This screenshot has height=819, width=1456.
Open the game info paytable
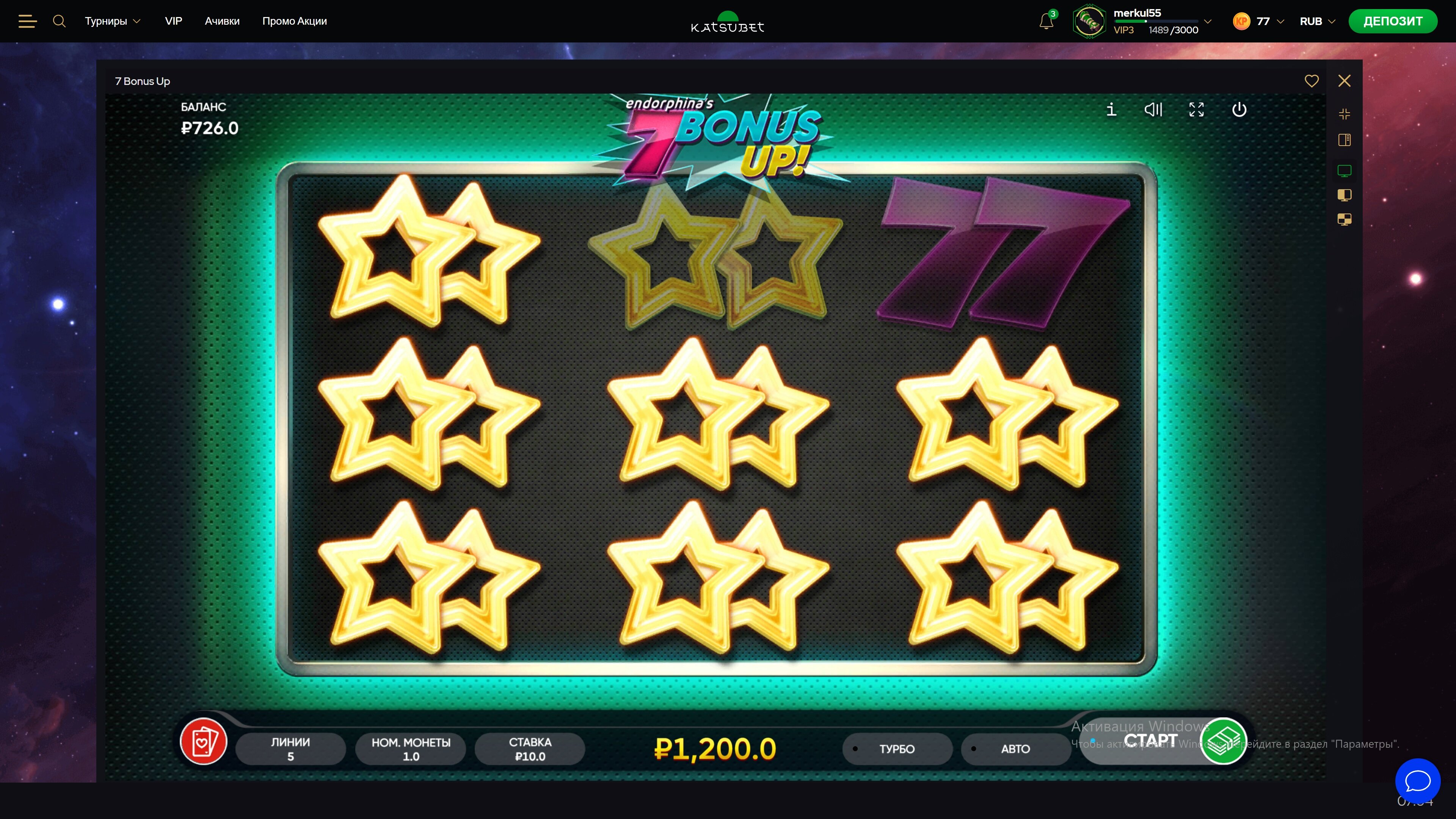point(1111,109)
